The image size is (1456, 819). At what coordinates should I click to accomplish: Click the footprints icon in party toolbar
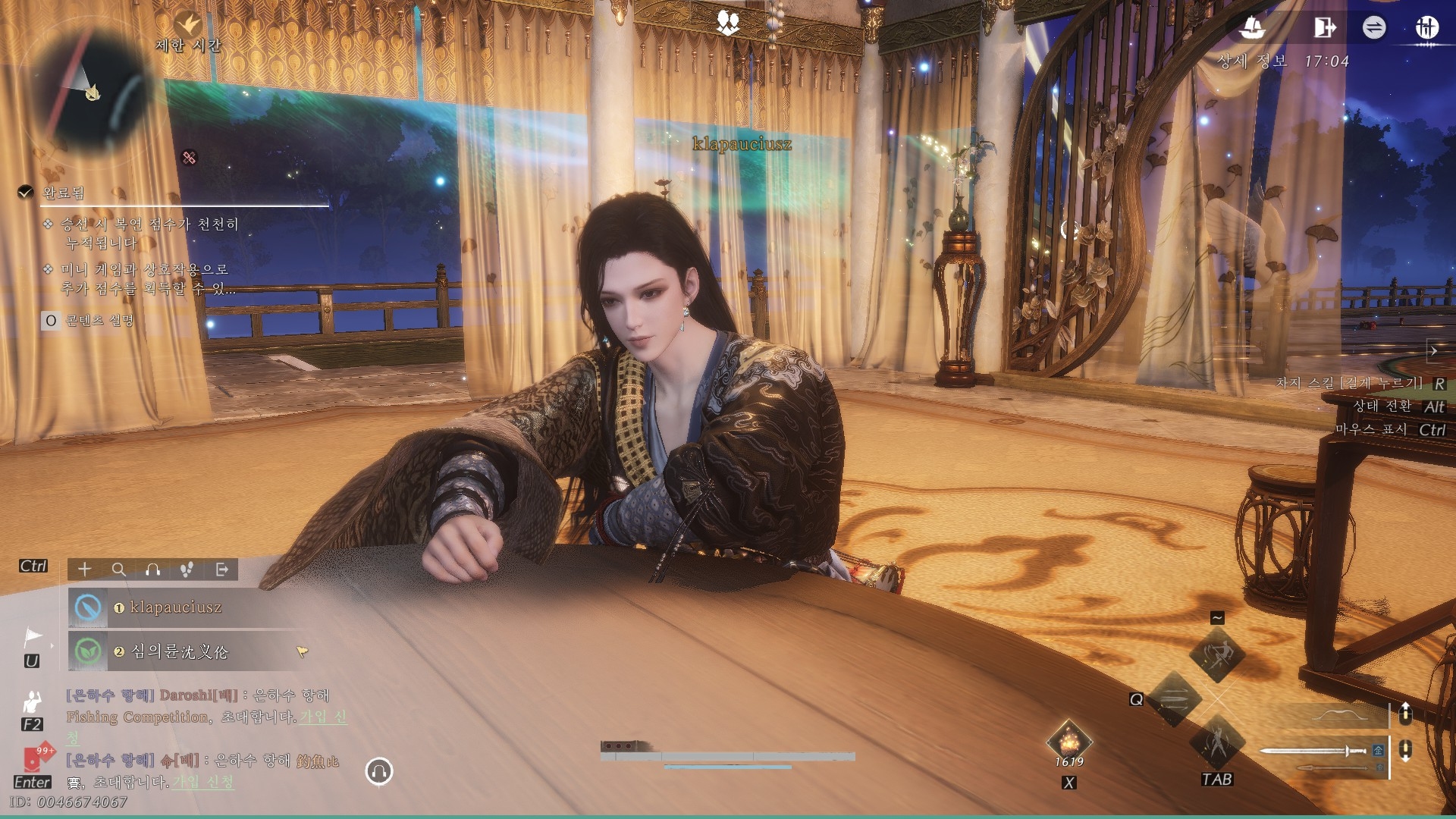(187, 570)
